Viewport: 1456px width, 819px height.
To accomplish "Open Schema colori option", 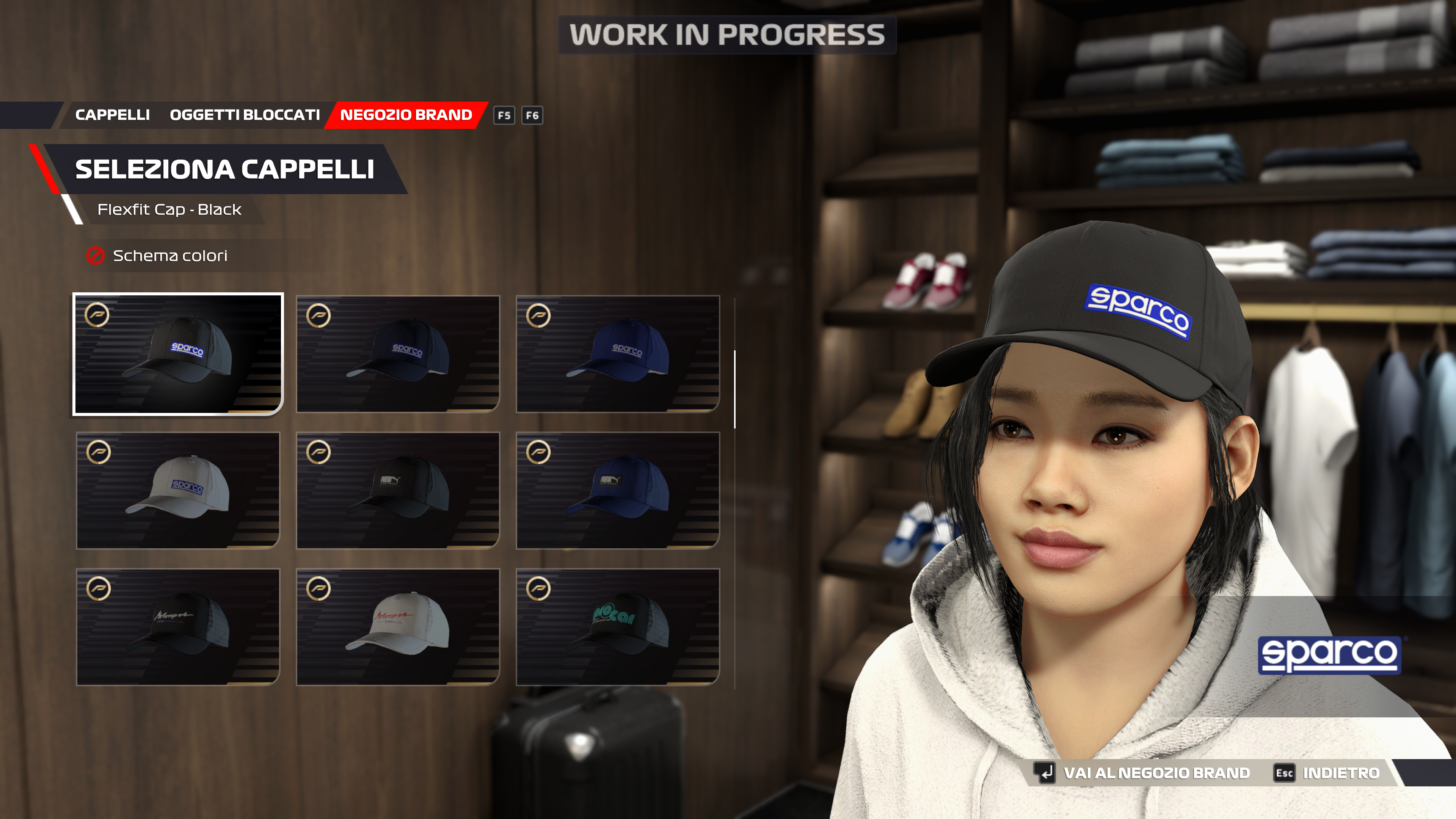I will [169, 256].
